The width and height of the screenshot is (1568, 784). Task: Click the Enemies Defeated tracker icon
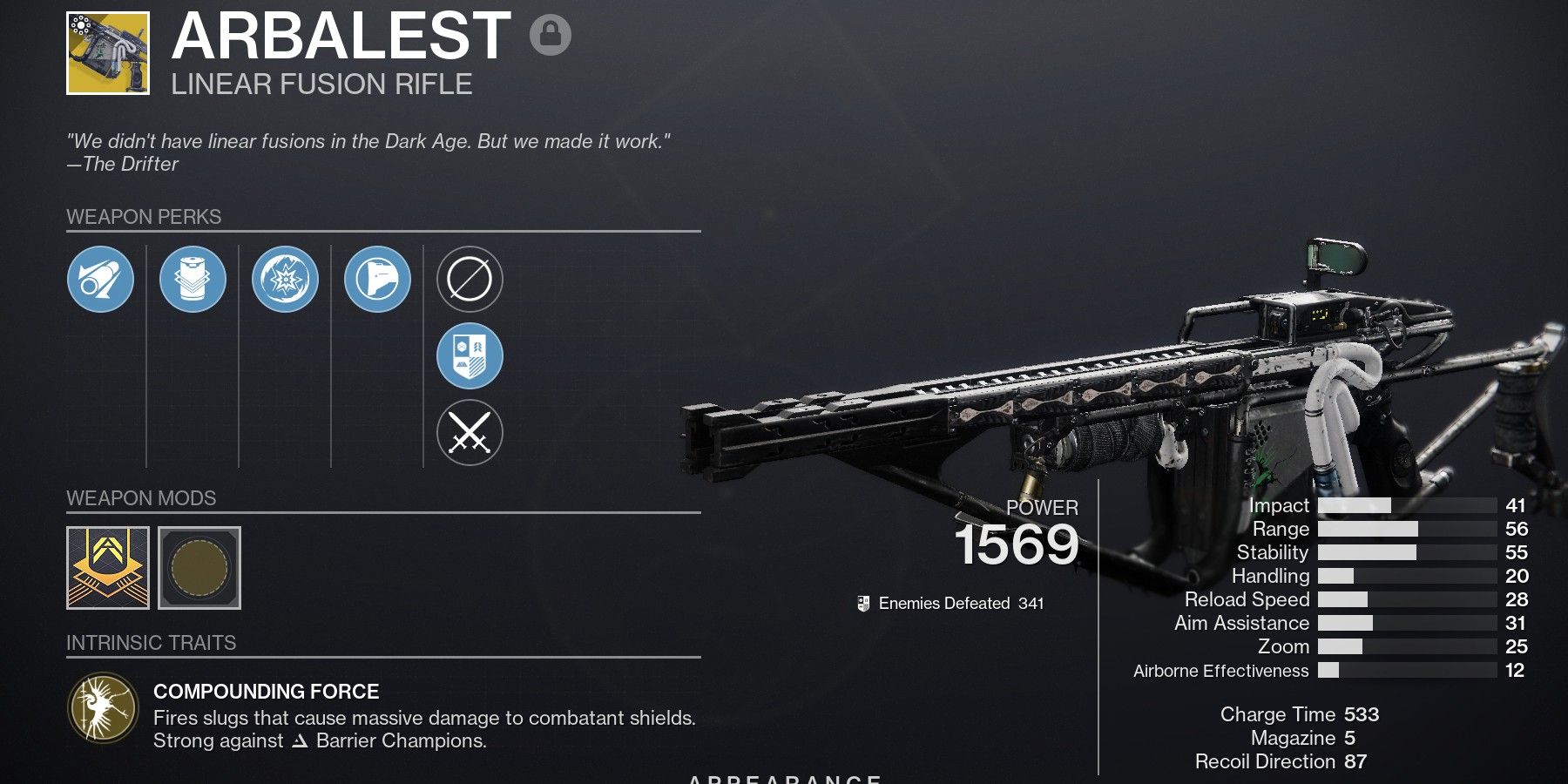(x=862, y=601)
